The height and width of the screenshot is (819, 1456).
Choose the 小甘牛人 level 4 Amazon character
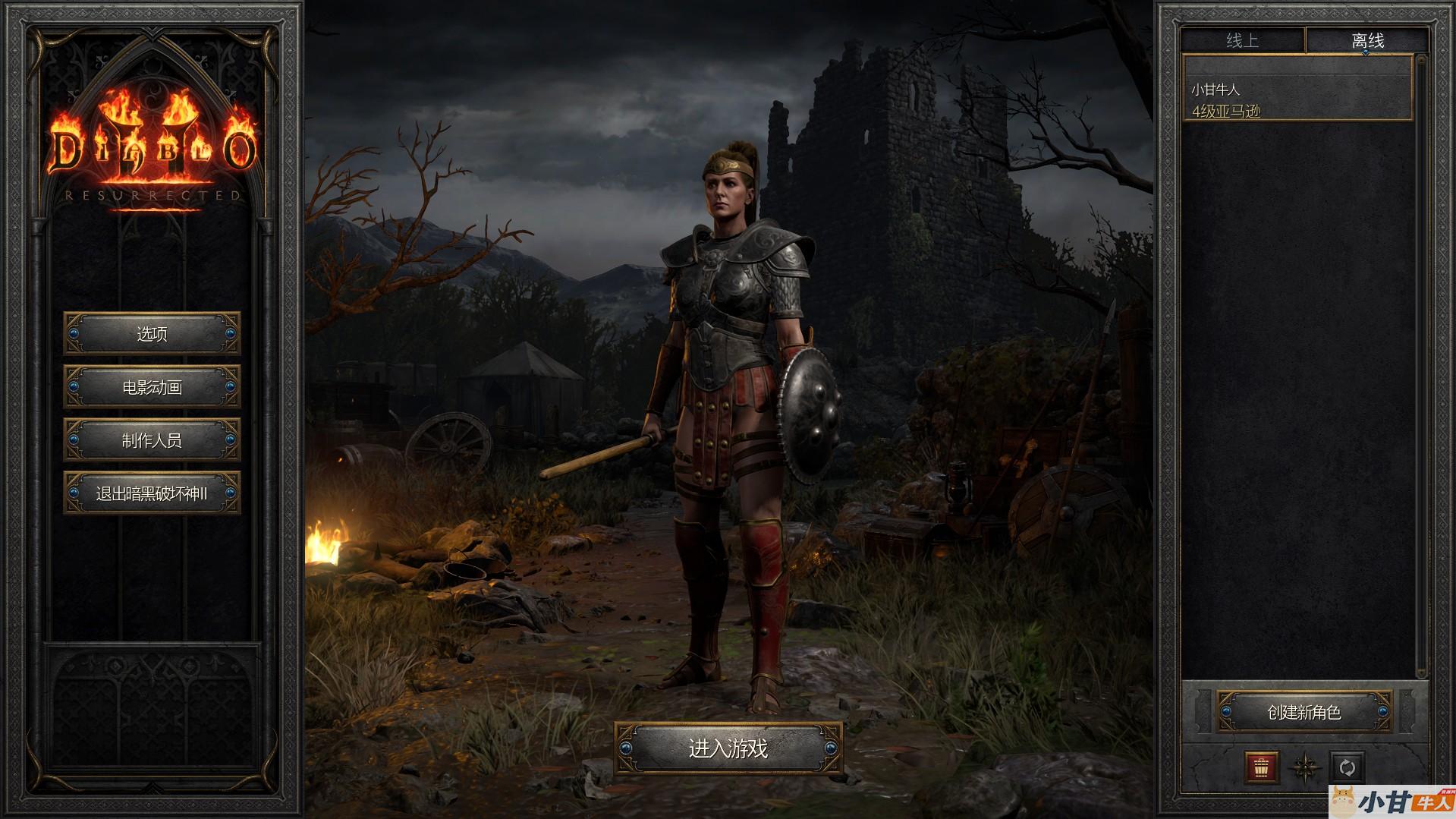[1297, 99]
